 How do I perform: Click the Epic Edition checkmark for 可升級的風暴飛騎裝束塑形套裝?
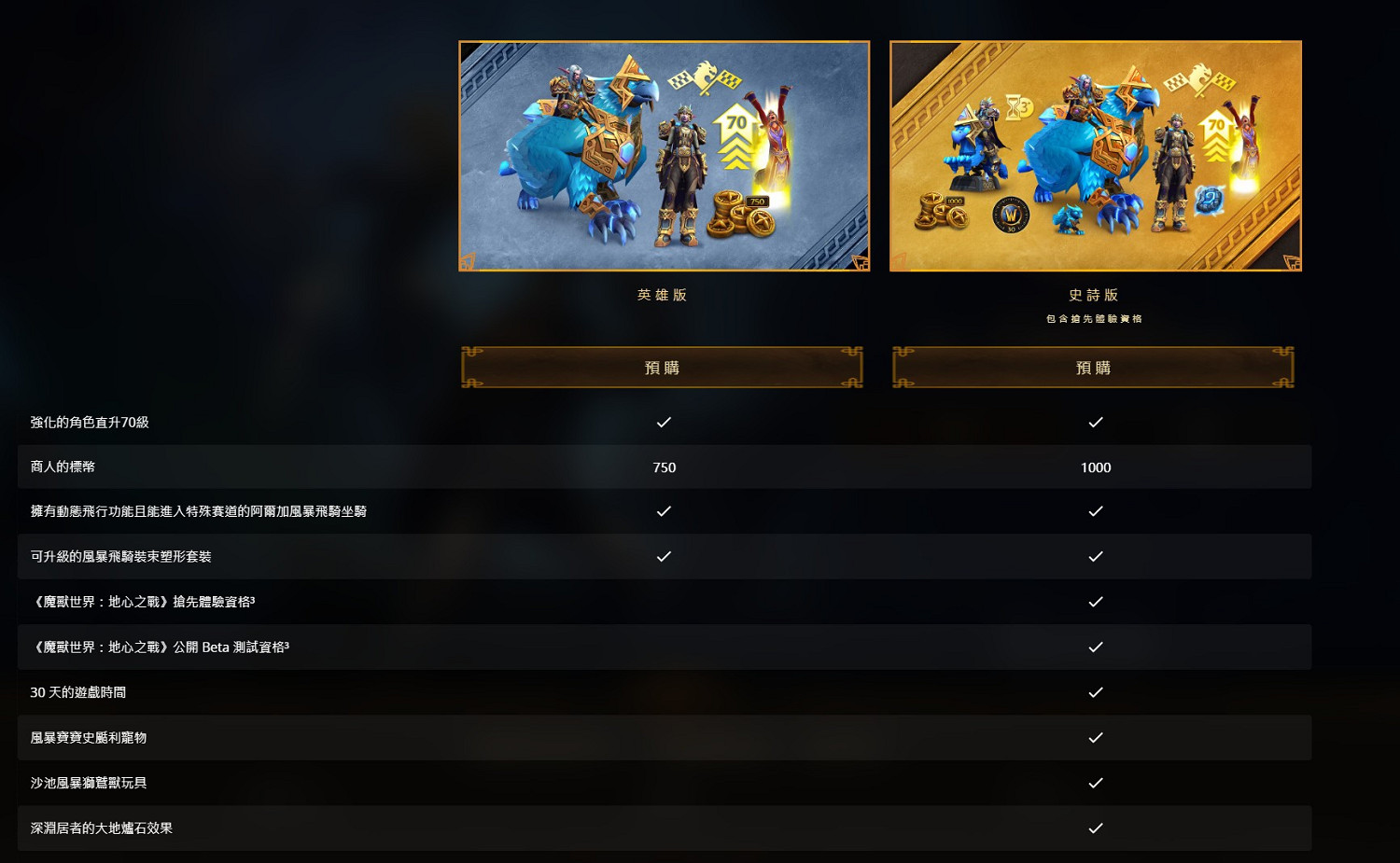click(x=1096, y=556)
